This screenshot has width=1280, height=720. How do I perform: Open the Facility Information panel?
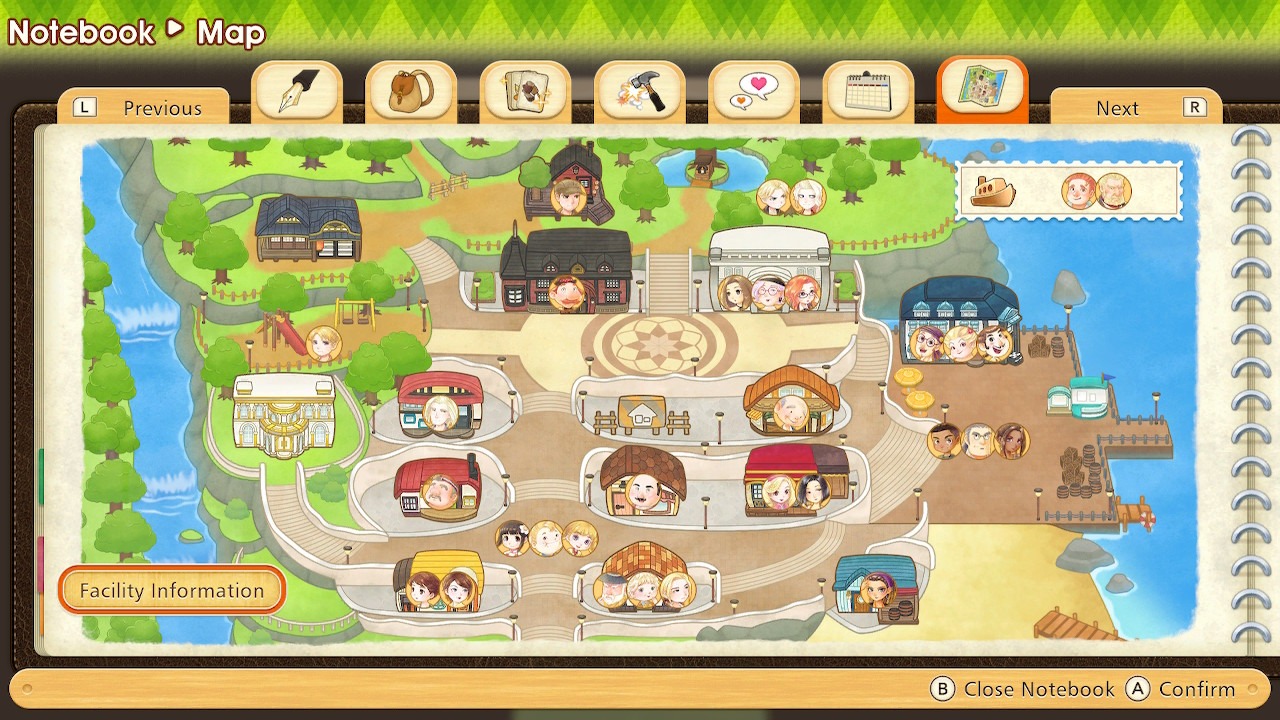(x=172, y=591)
